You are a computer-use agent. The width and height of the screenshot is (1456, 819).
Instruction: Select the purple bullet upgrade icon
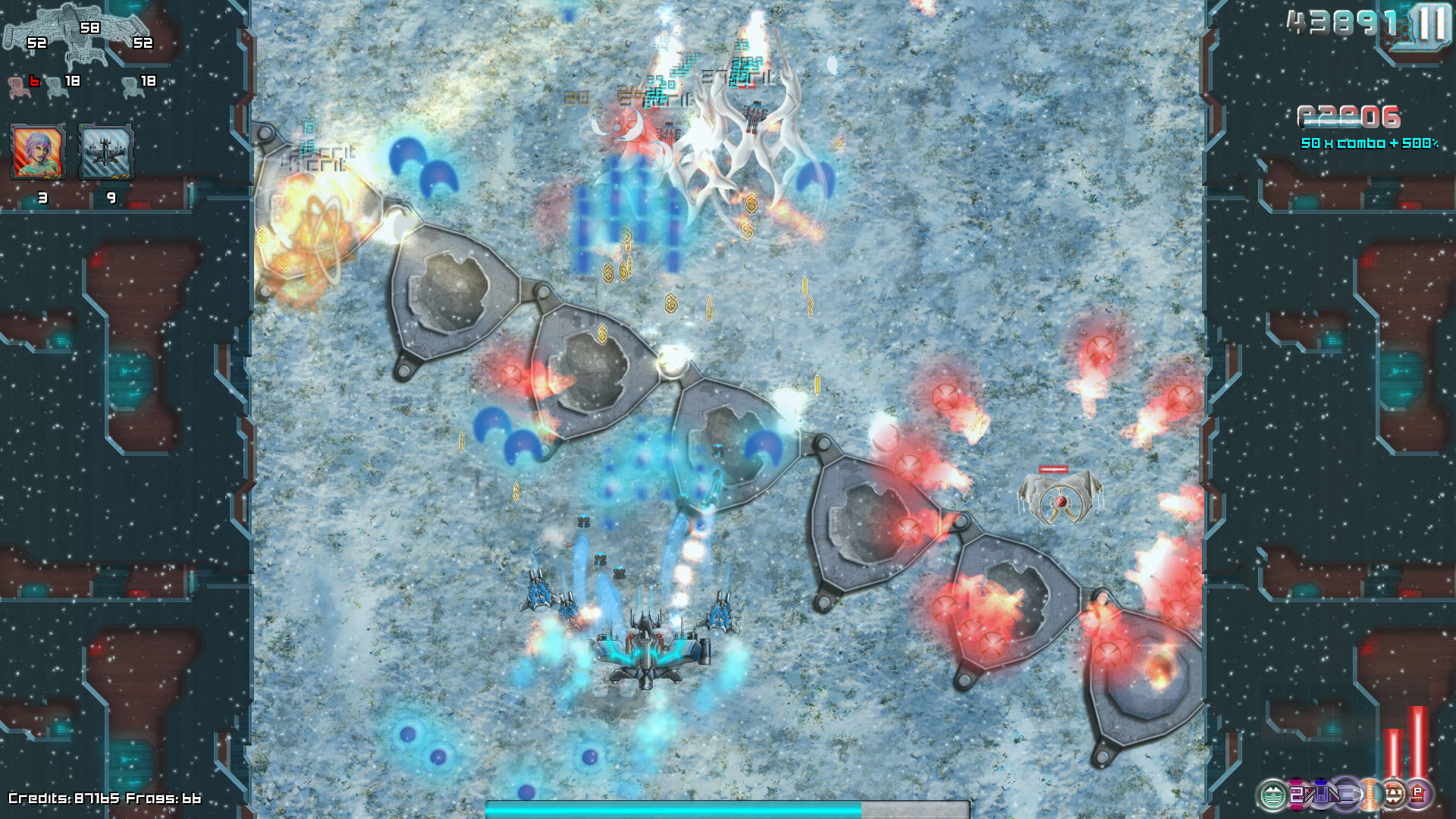(x=1347, y=795)
